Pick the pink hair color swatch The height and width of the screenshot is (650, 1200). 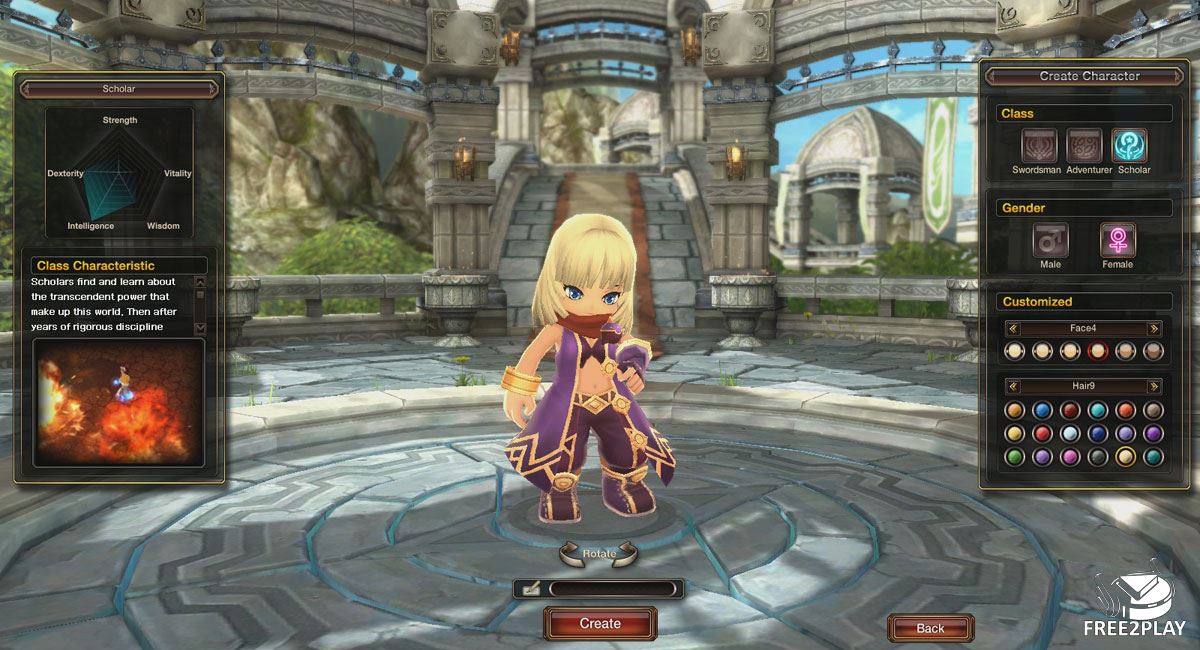tap(1070, 456)
